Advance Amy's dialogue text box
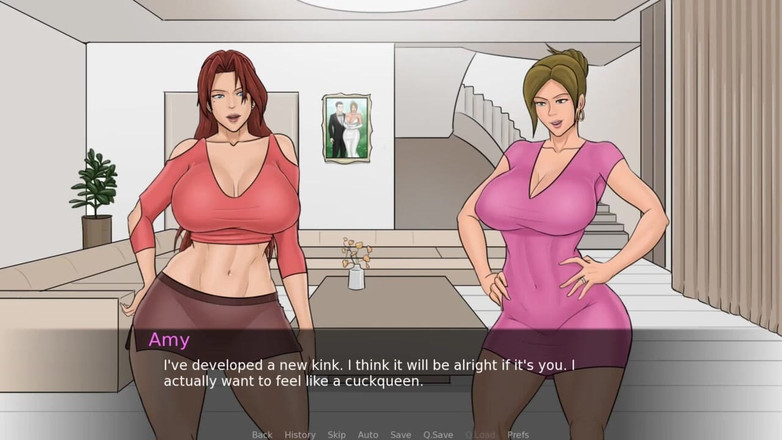The image size is (782, 440). 390,372
